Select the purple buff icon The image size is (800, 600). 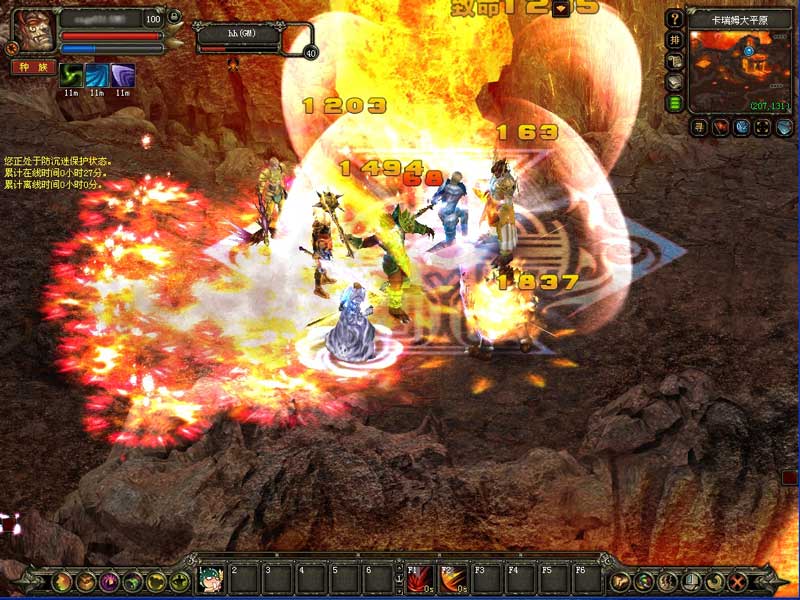pyautogui.click(x=122, y=76)
